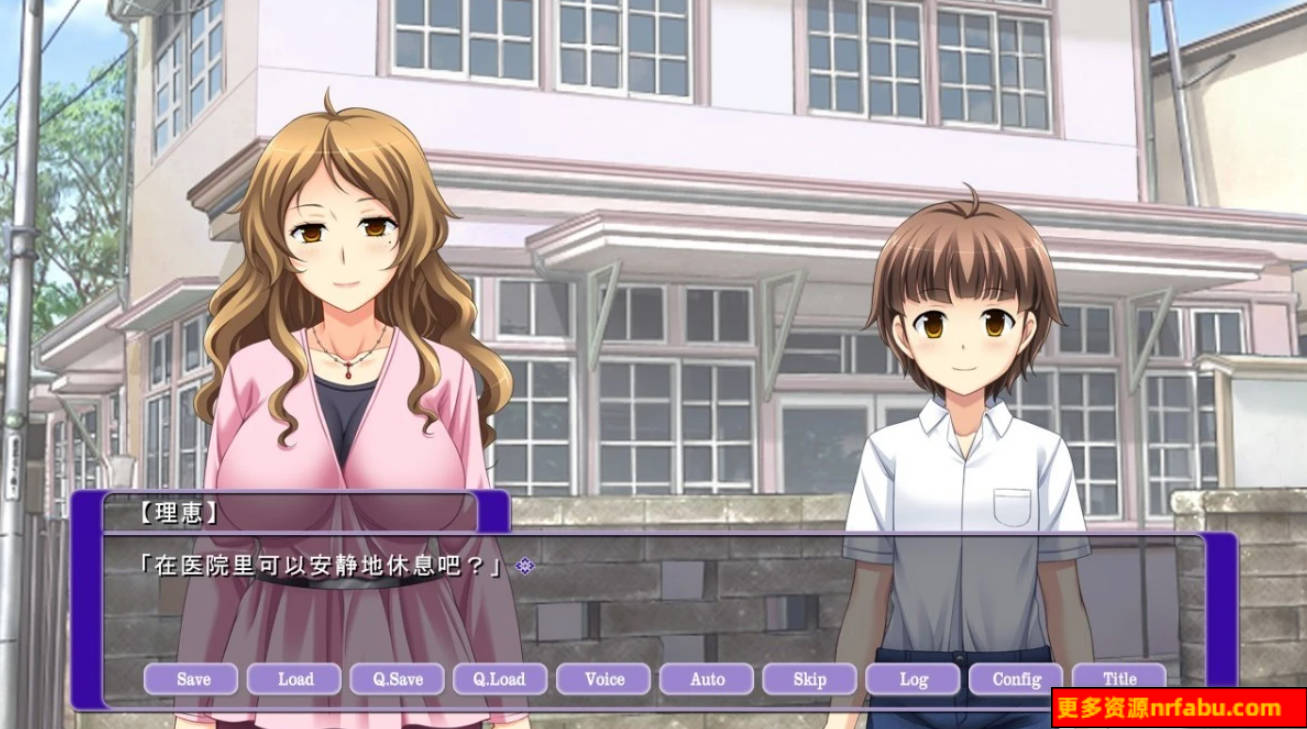
Task: Return to the Title screen
Action: coord(1119,679)
